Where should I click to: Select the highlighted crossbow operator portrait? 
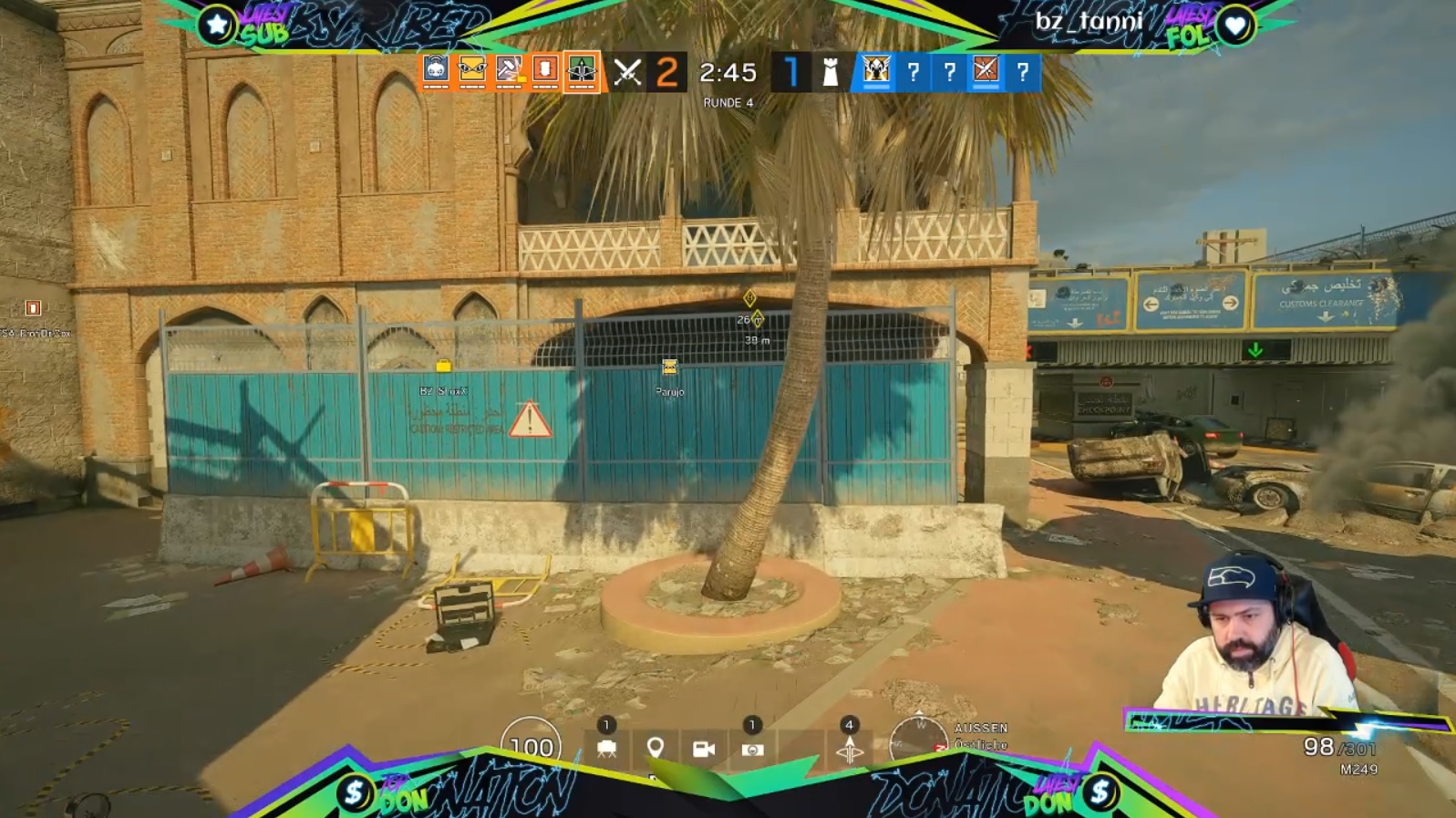[x=582, y=70]
